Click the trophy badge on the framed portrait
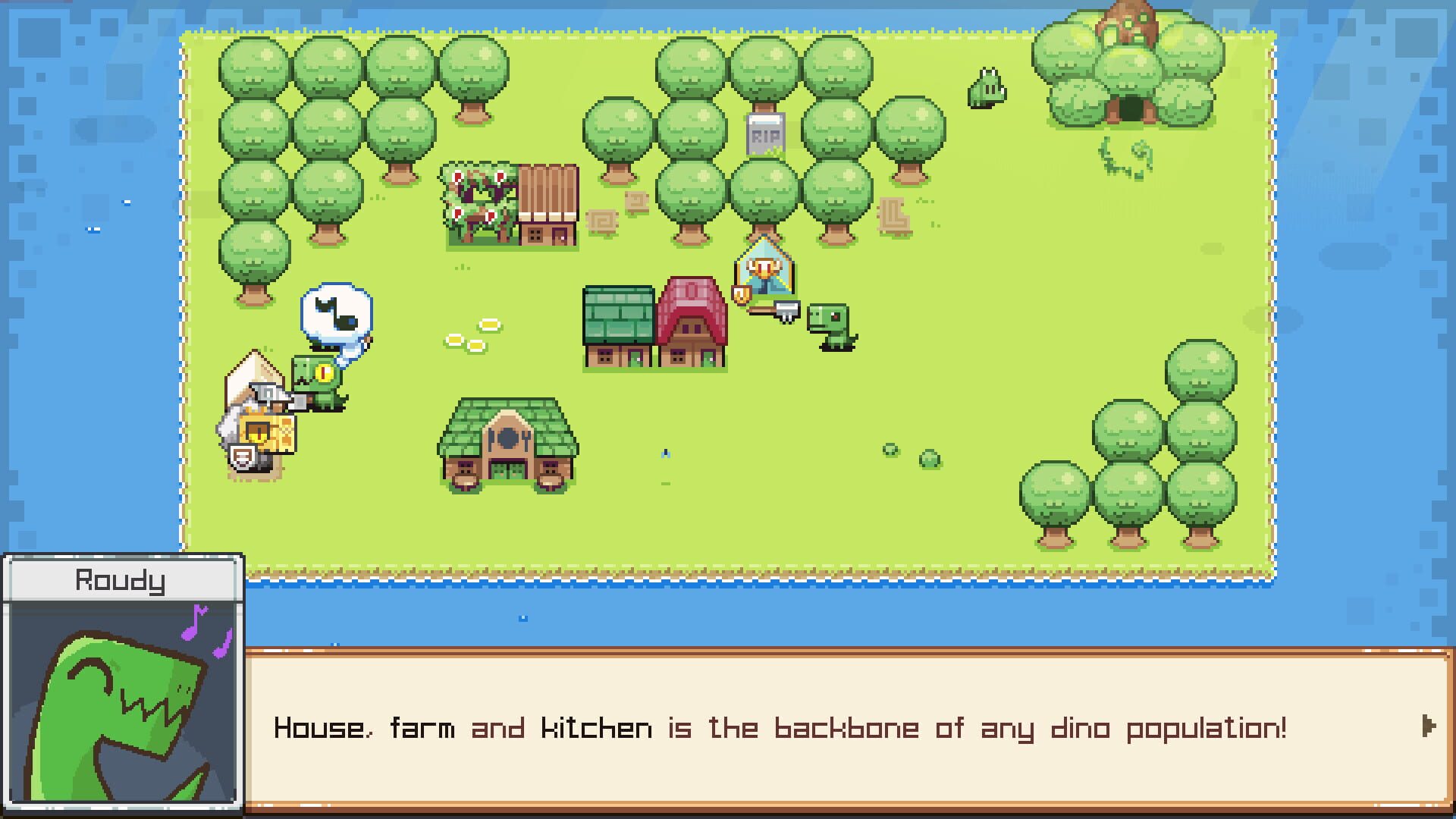The width and height of the screenshot is (1456, 819). 742,294
